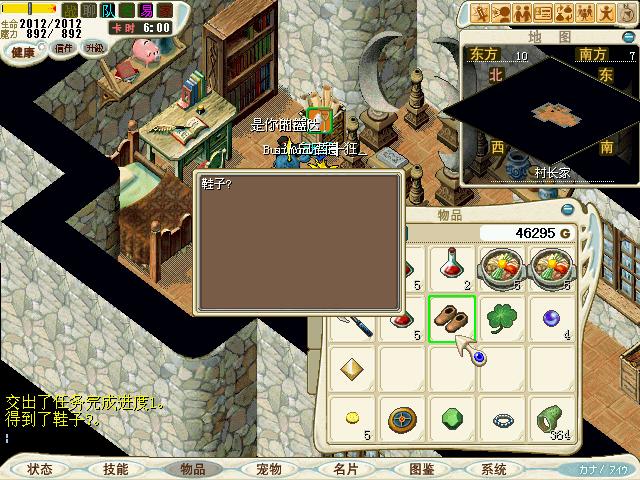Select the brown shoes inventory slot
The width and height of the screenshot is (640, 480).
[x=452, y=319]
